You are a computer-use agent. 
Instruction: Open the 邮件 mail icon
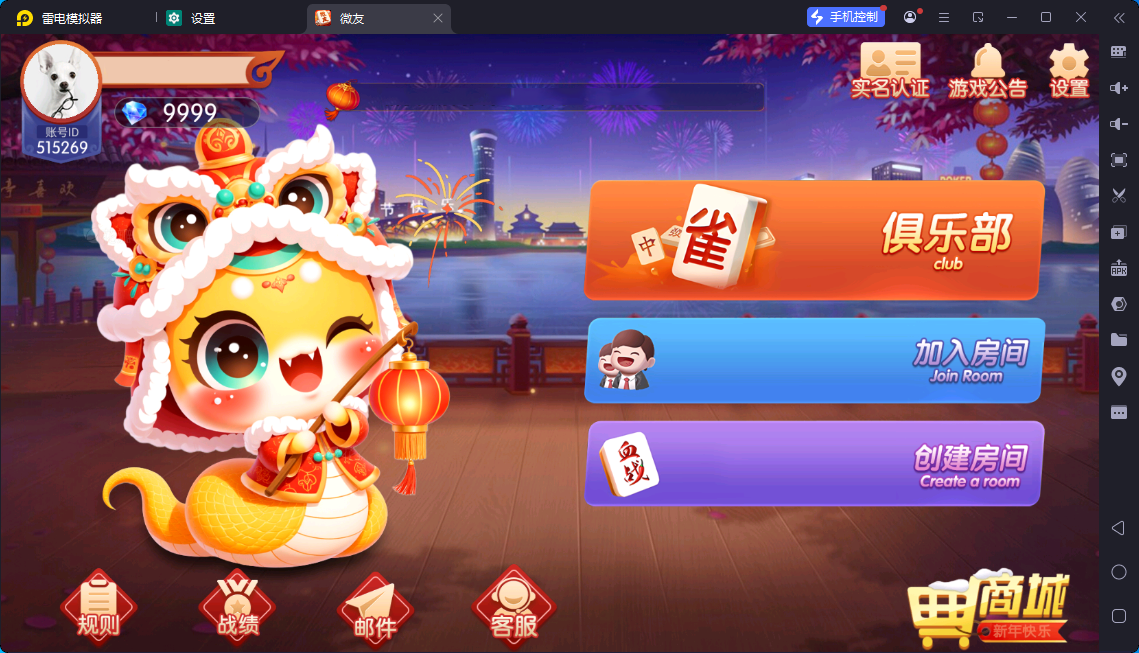(375, 610)
